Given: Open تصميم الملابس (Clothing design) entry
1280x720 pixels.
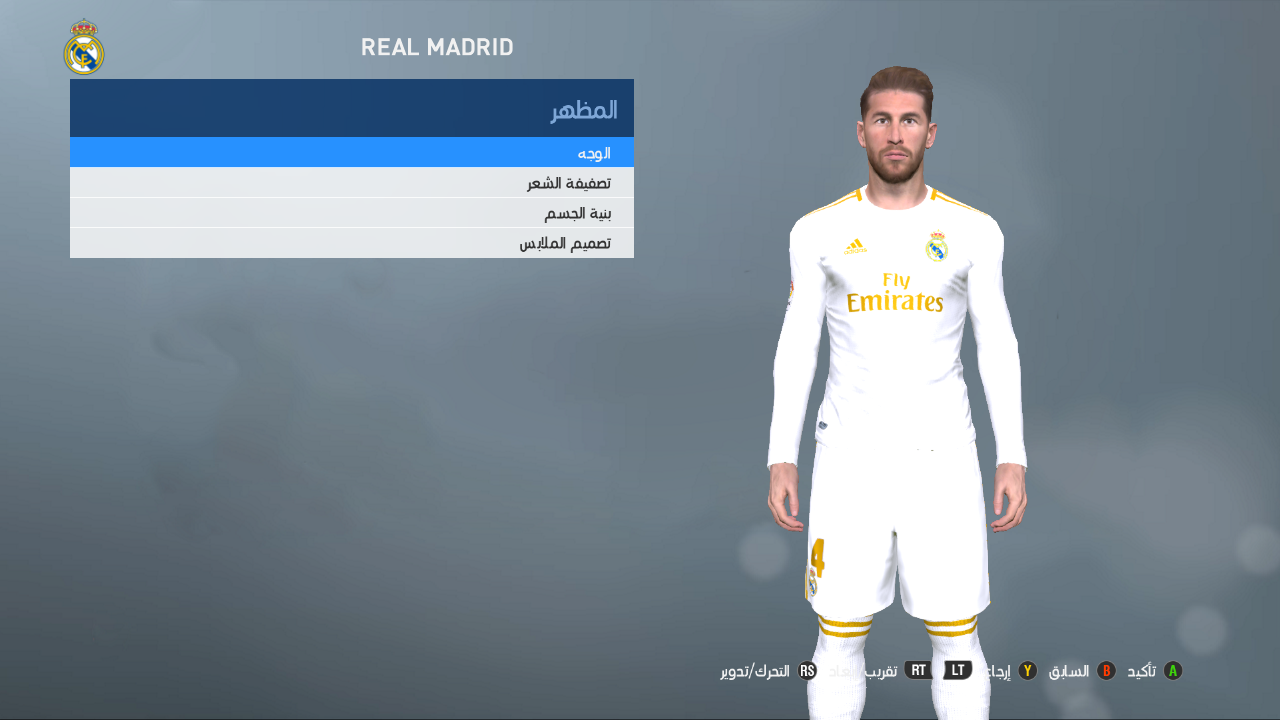Looking at the screenshot, I should tap(350, 243).
